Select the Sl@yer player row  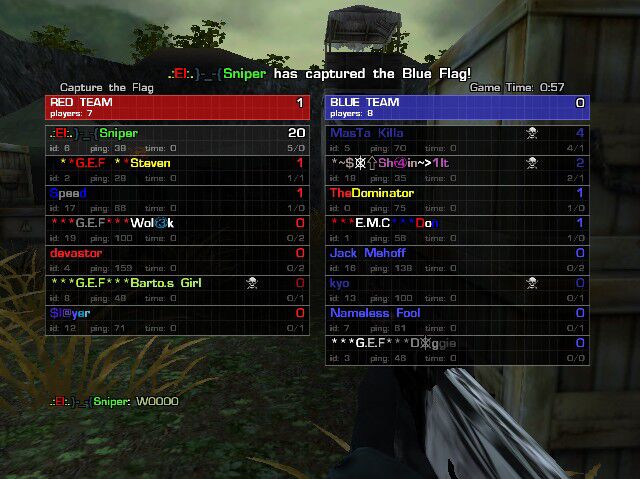(177, 319)
